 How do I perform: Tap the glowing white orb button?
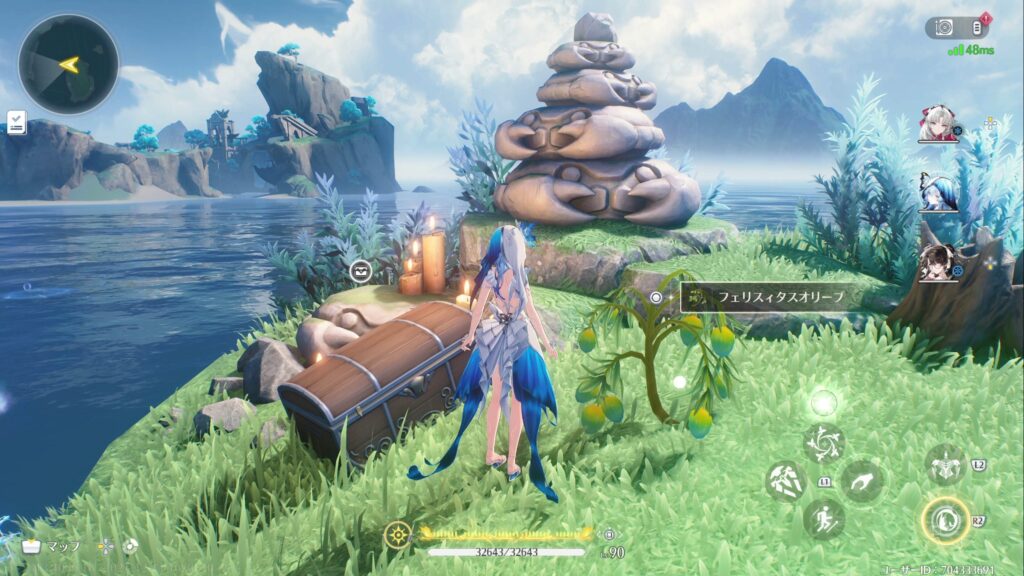[823, 403]
